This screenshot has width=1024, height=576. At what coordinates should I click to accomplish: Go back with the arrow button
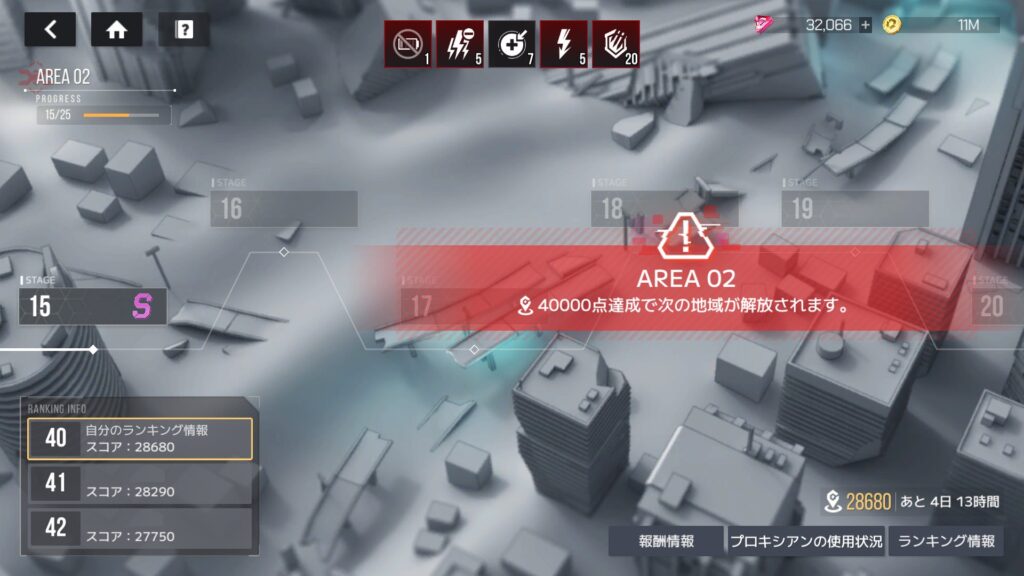[50, 30]
